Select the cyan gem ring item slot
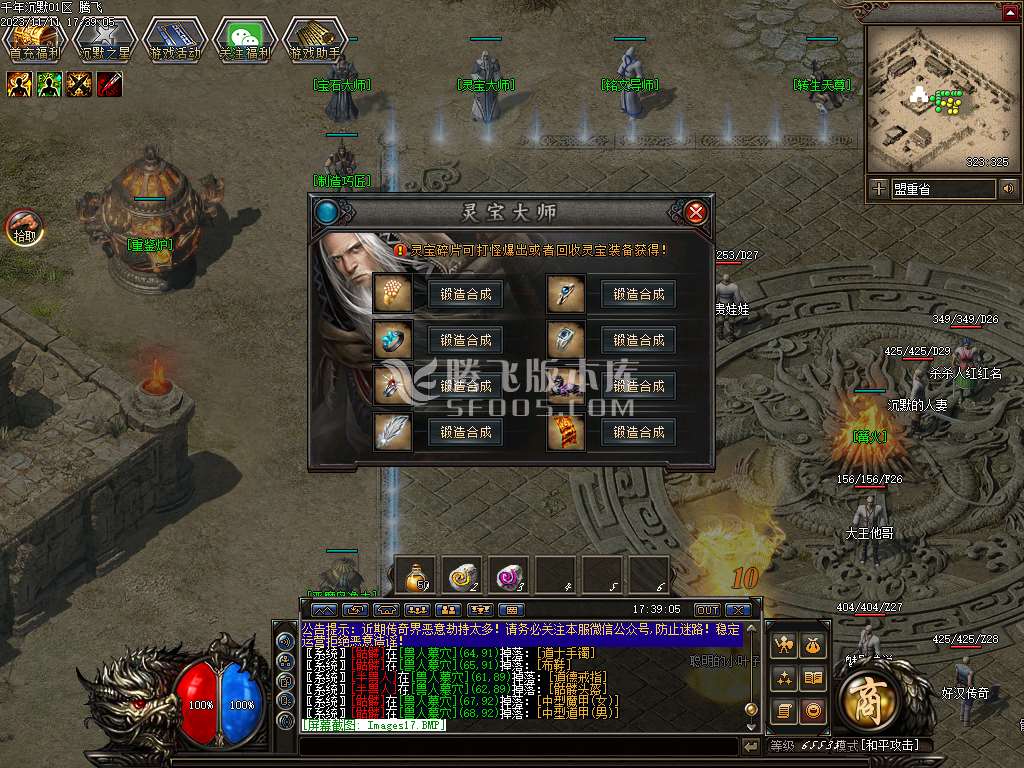Viewport: 1024px width, 768px height. 391,340
